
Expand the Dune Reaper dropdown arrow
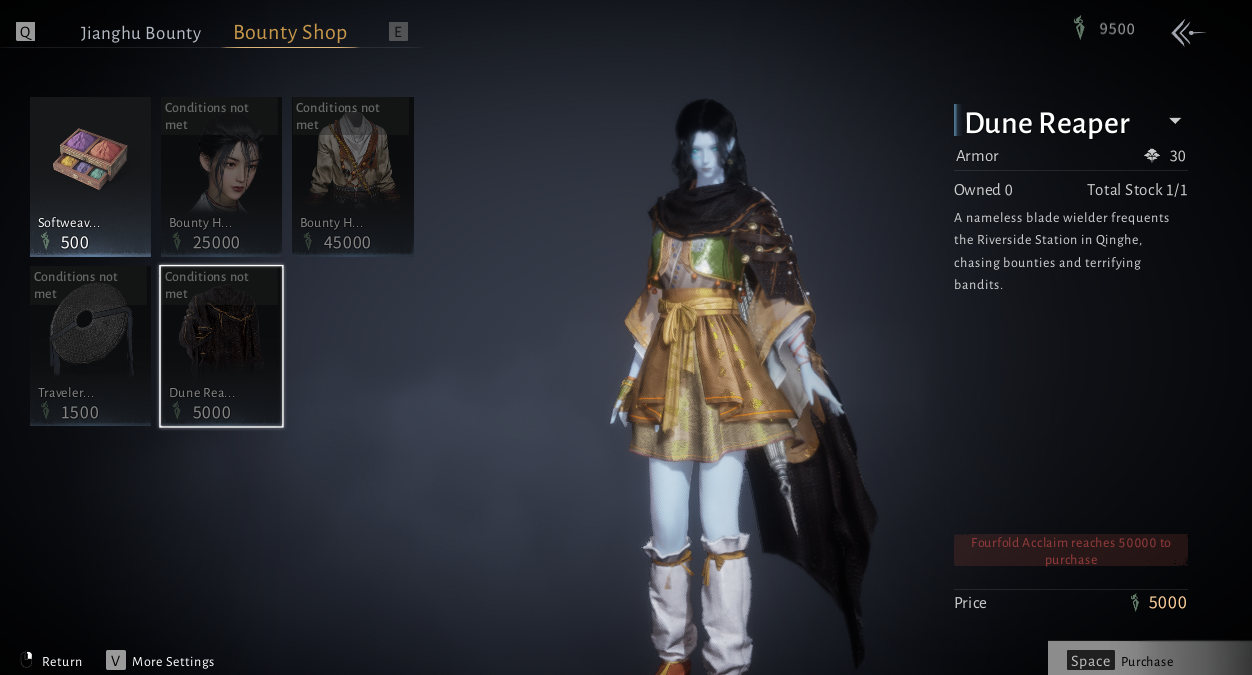pos(1175,121)
